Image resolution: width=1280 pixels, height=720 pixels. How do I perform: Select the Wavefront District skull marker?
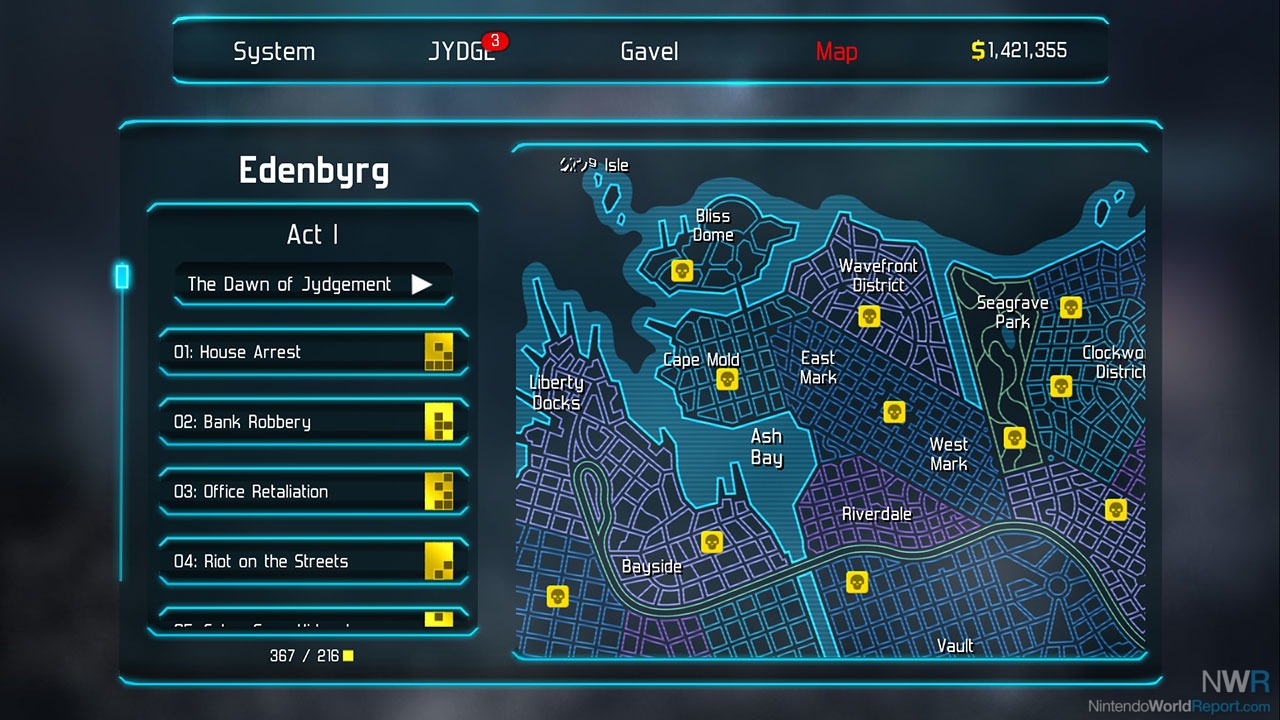pyautogui.click(x=869, y=316)
